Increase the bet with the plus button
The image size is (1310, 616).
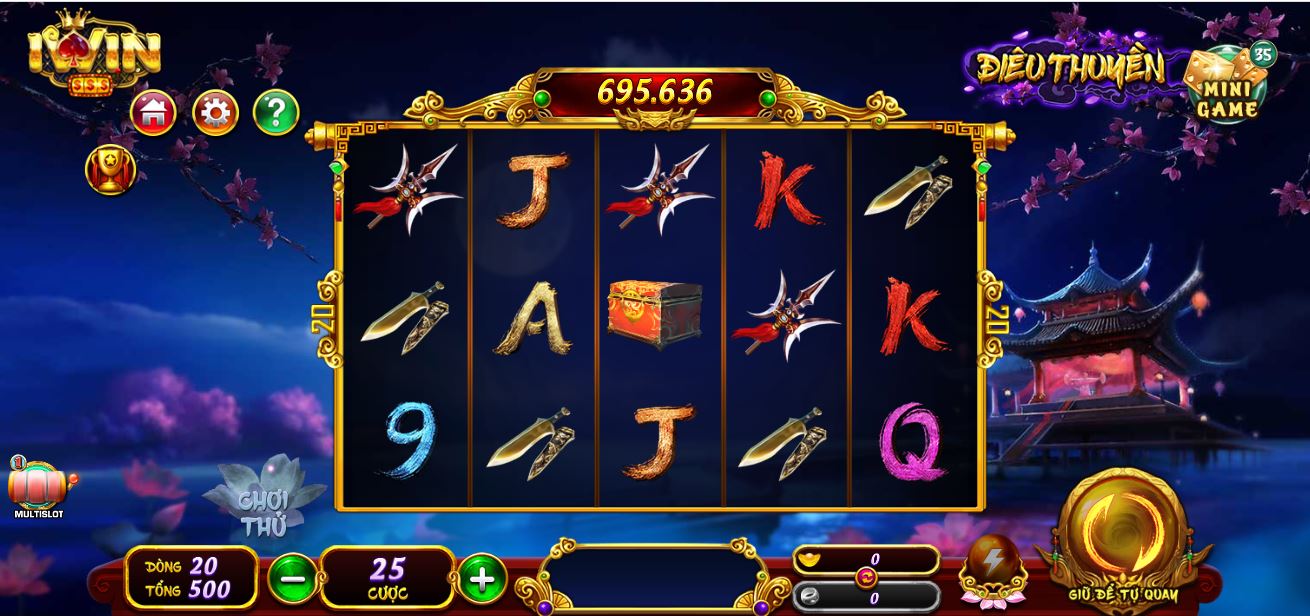pyautogui.click(x=482, y=578)
